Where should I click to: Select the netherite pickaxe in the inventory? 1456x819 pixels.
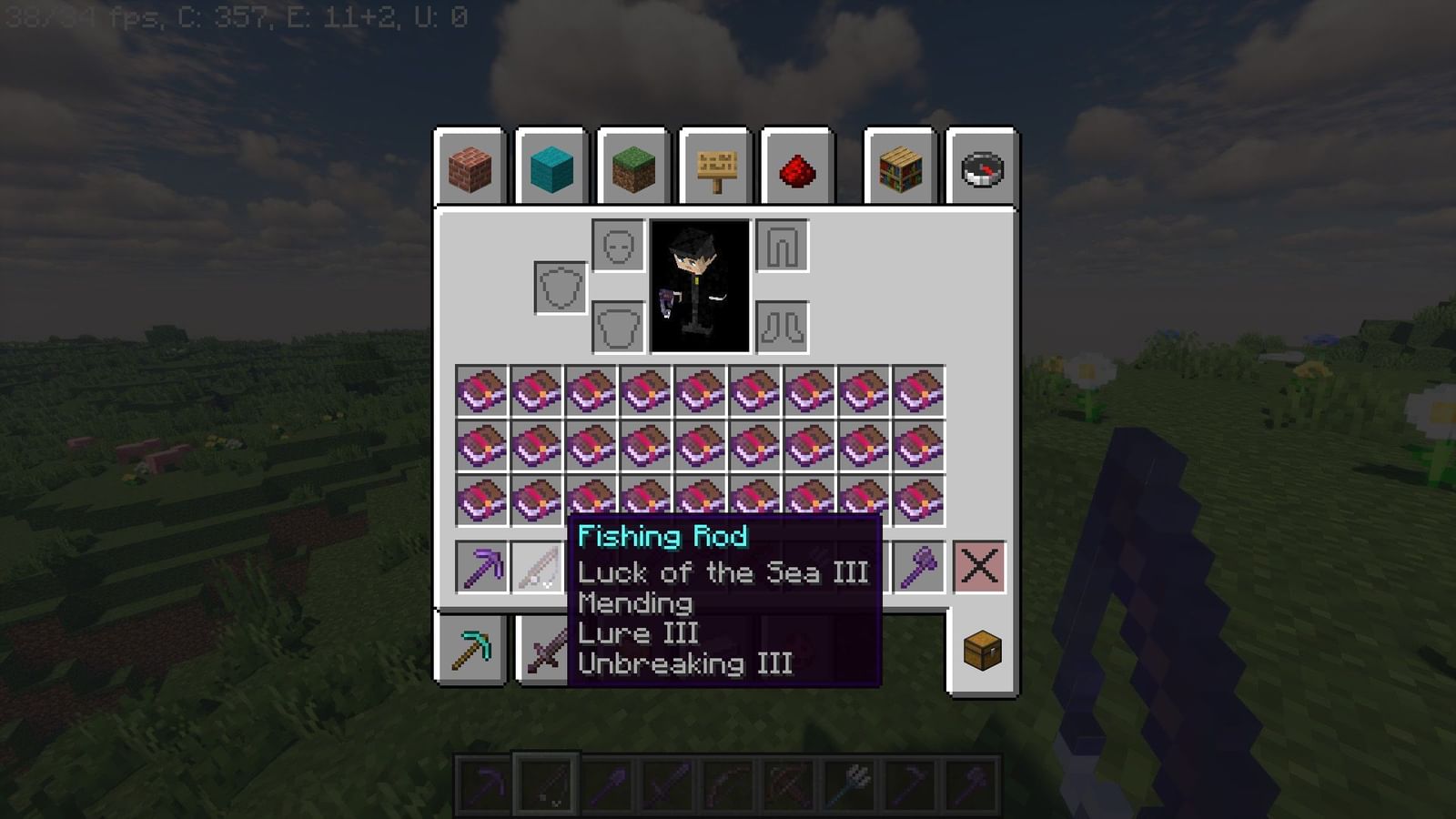[x=481, y=565]
